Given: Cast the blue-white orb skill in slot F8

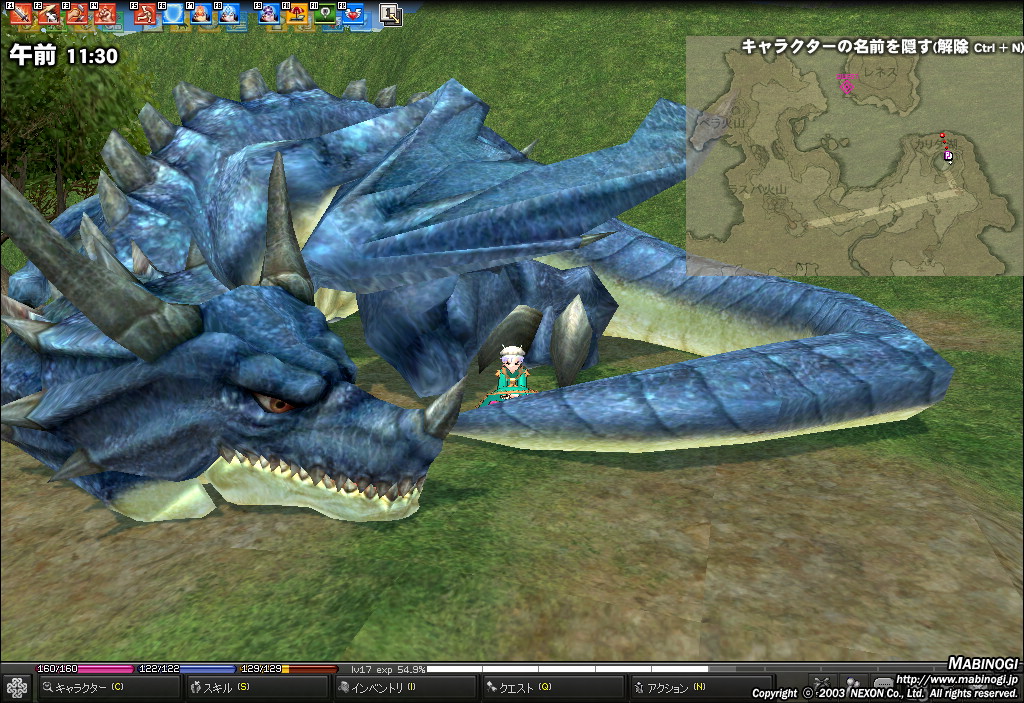Looking at the screenshot, I should point(228,14).
